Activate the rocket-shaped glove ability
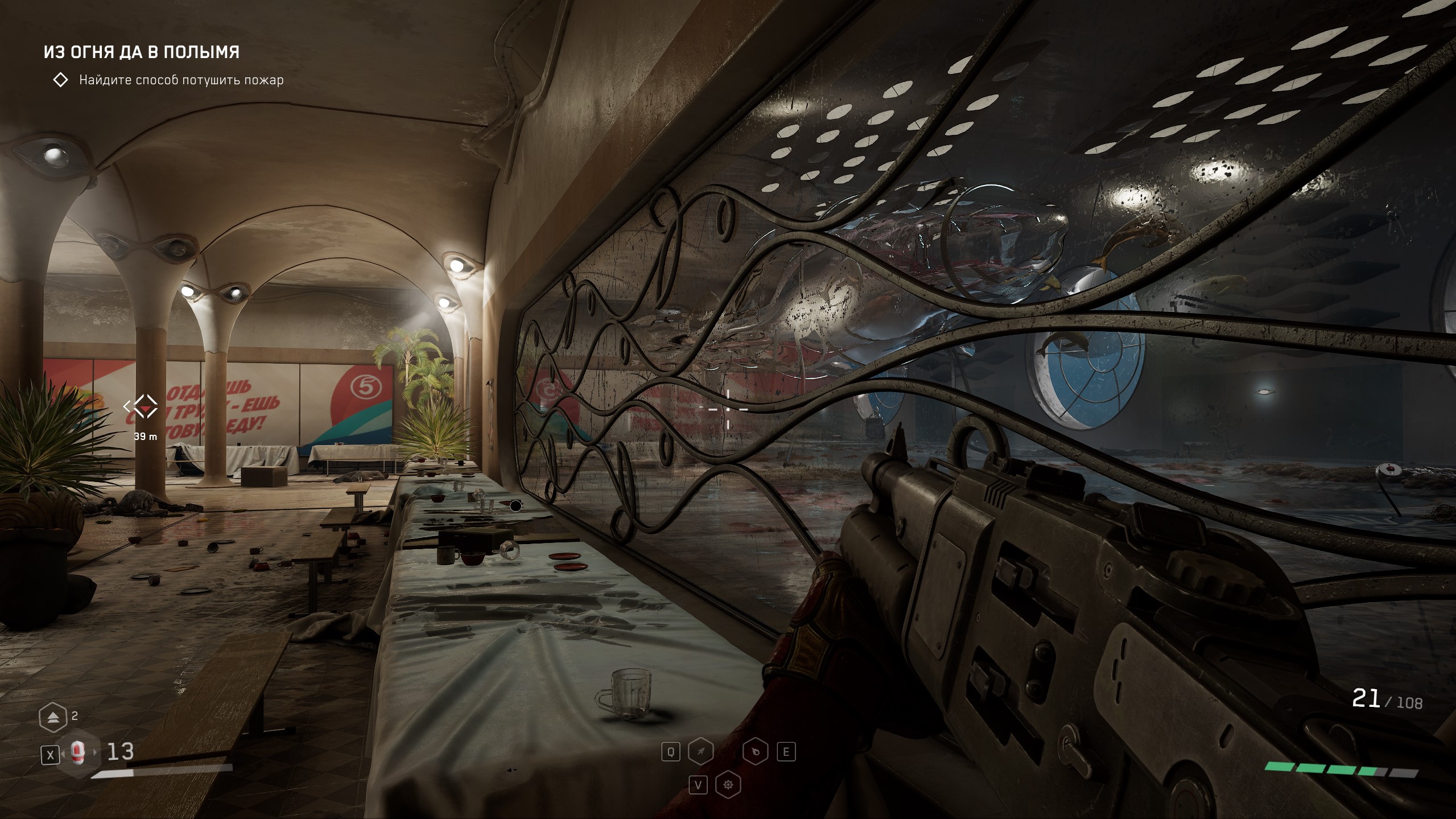Screen dimensions: 1456x819 (700, 752)
